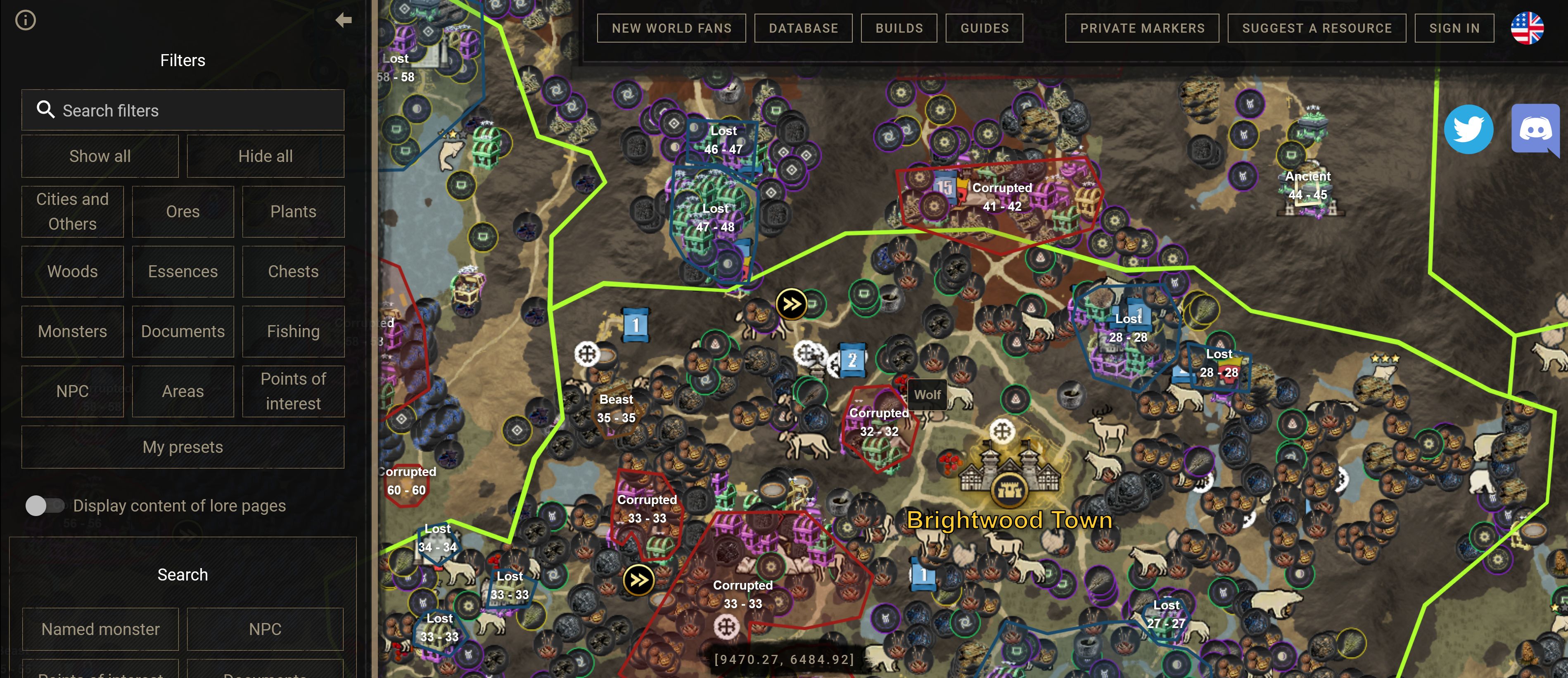Open the Discord link icon
The image size is (1568, 678).
click(1535, 129)
